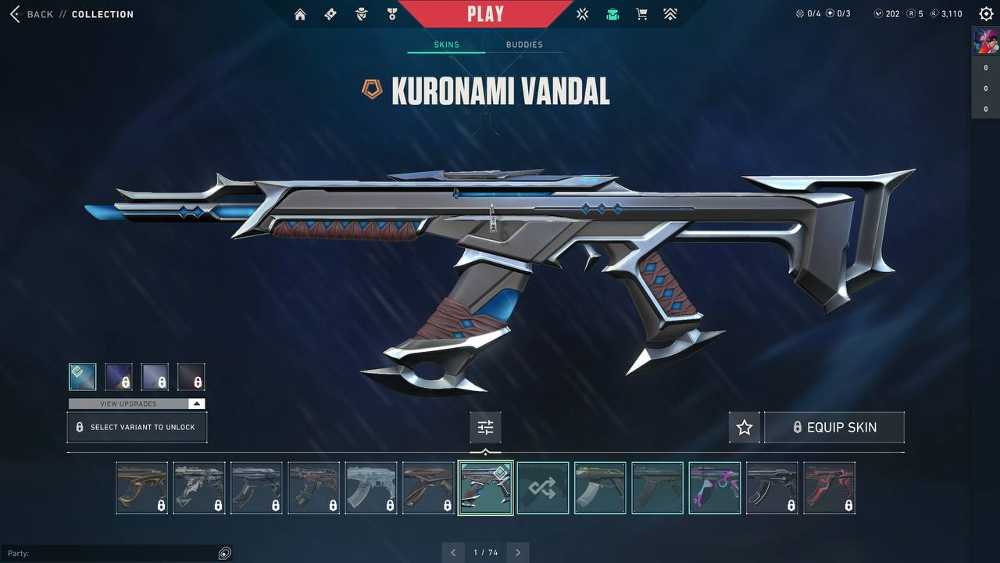Go back to the Collection screen
1000x563 pixels.
pos(32,14)
